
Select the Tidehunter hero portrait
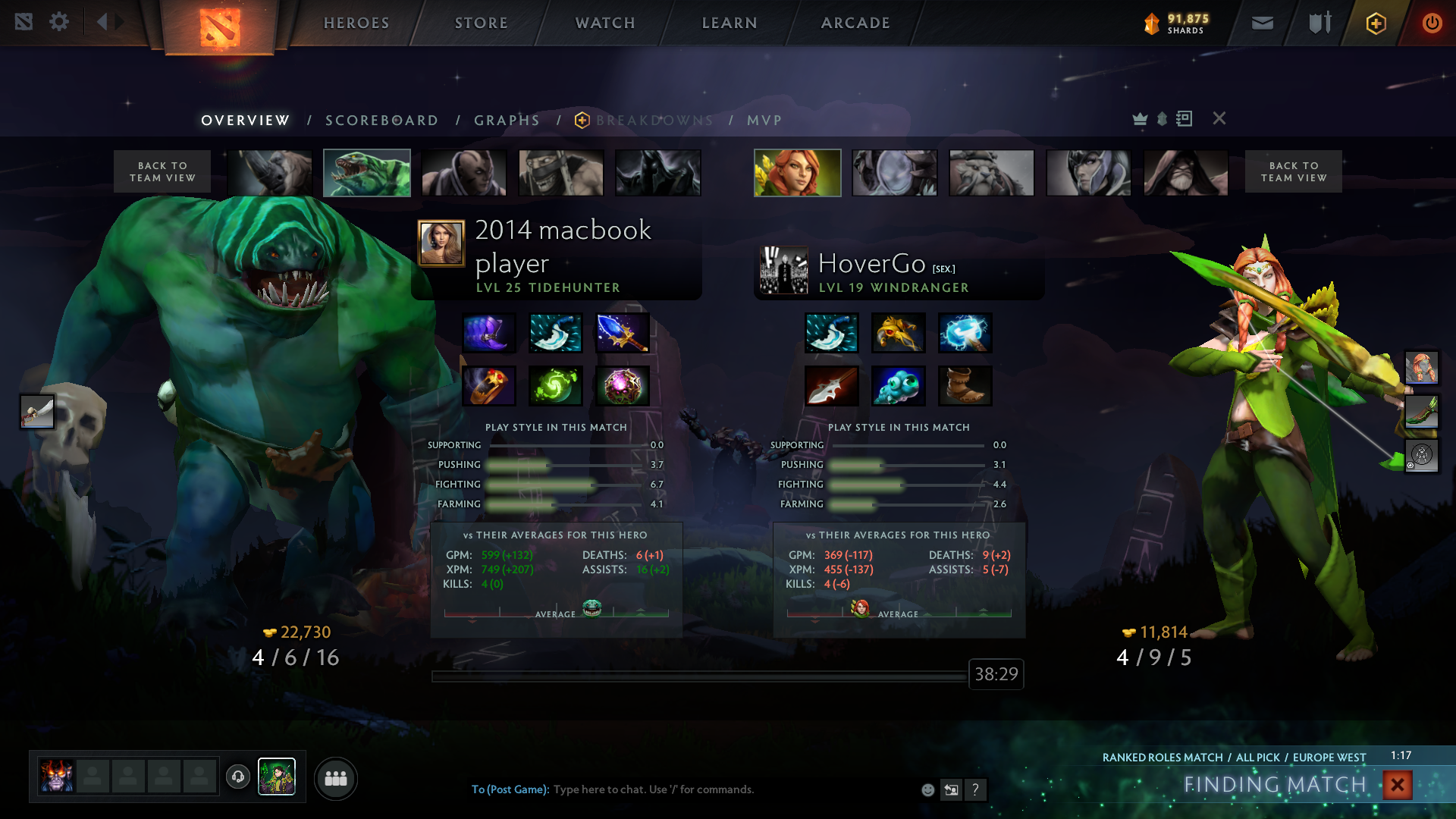(x=367, y=173)
